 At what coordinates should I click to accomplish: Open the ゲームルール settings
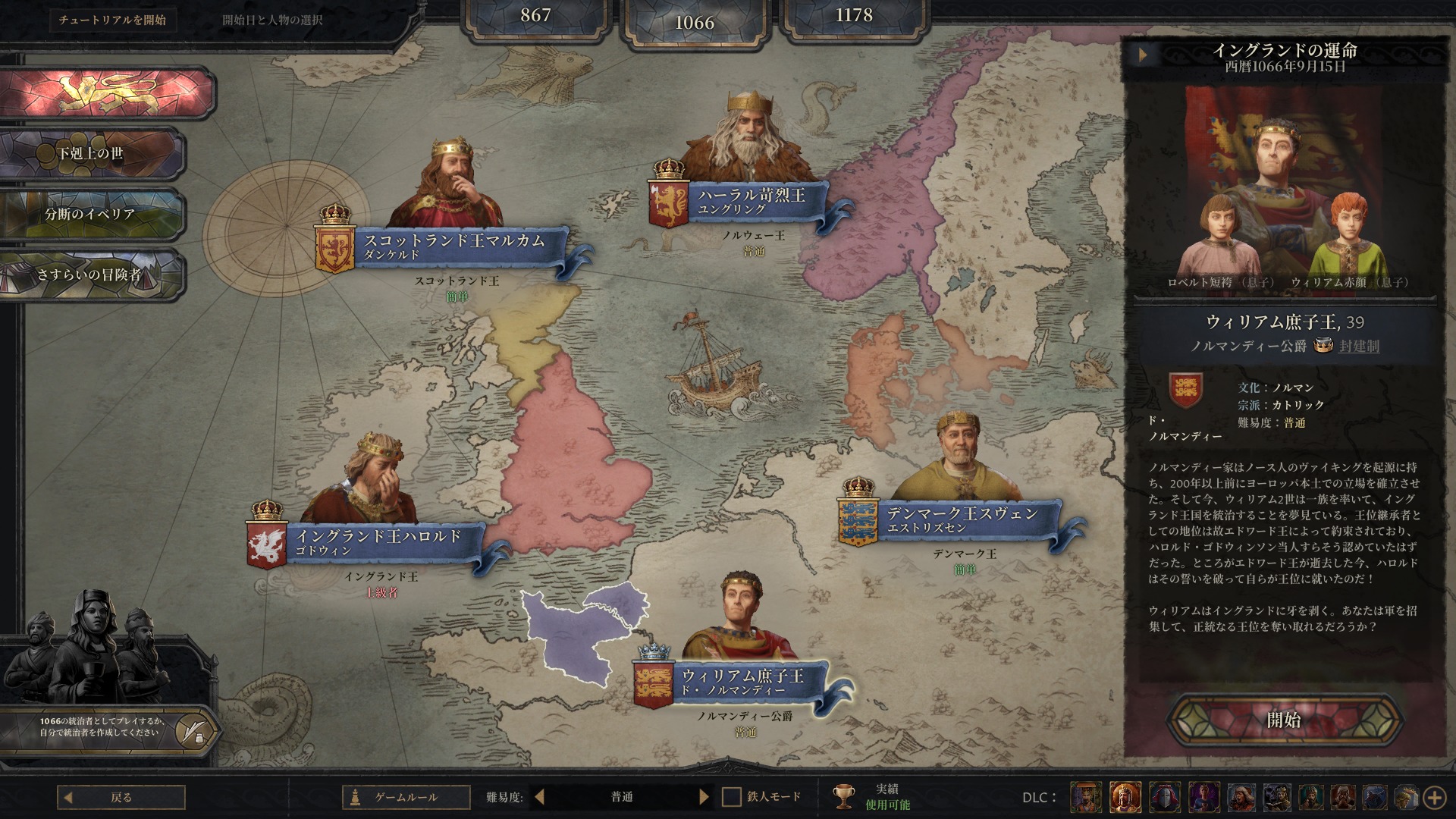coord(406,797)
